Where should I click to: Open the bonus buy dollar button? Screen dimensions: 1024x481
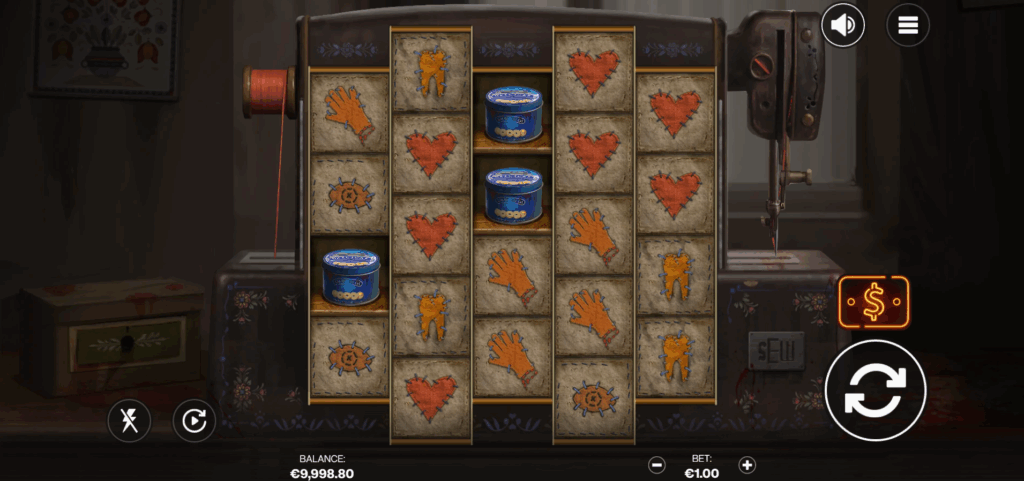pos(873,302)
